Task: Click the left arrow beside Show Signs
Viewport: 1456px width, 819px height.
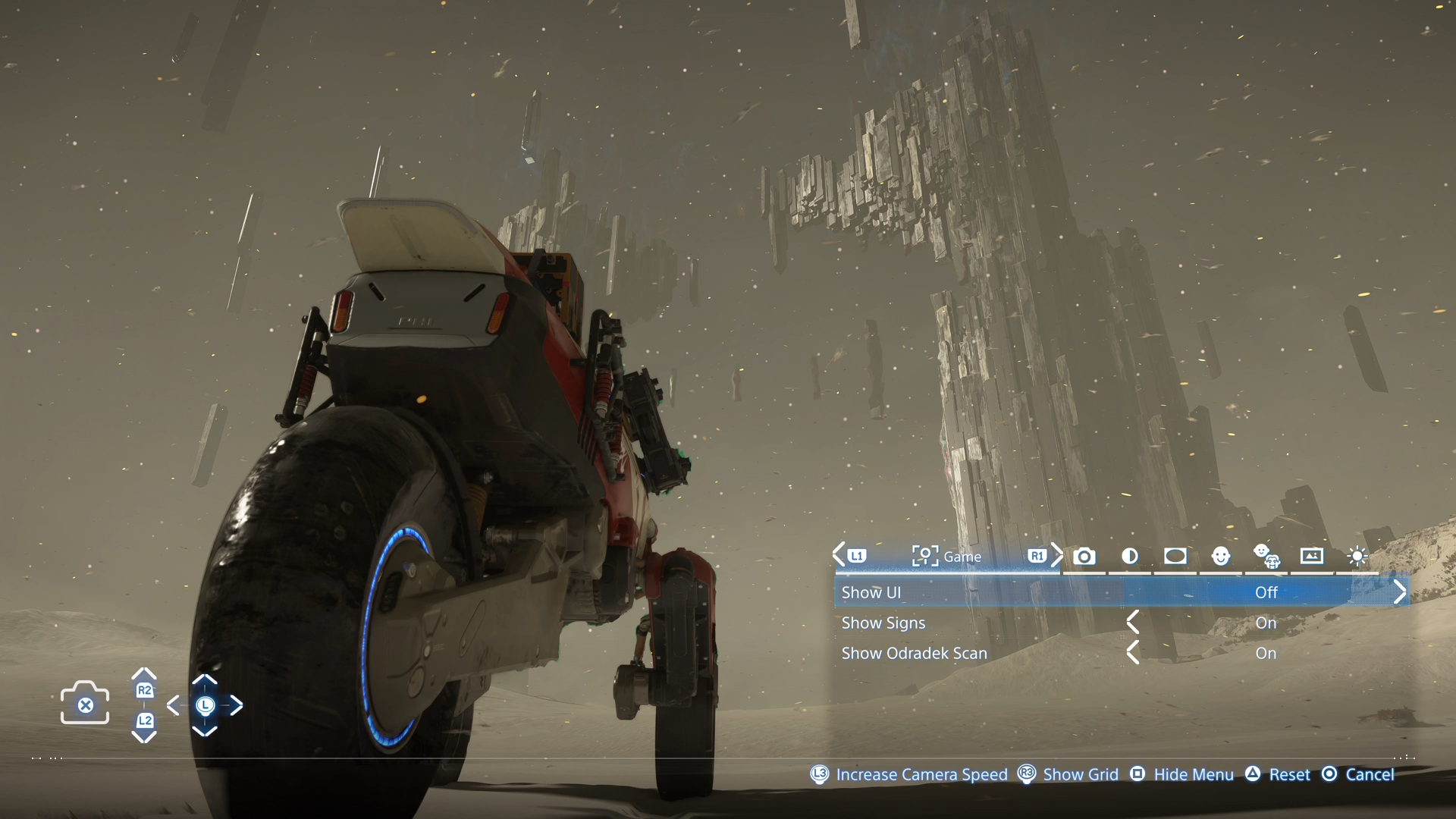Action: (1133, 623)
